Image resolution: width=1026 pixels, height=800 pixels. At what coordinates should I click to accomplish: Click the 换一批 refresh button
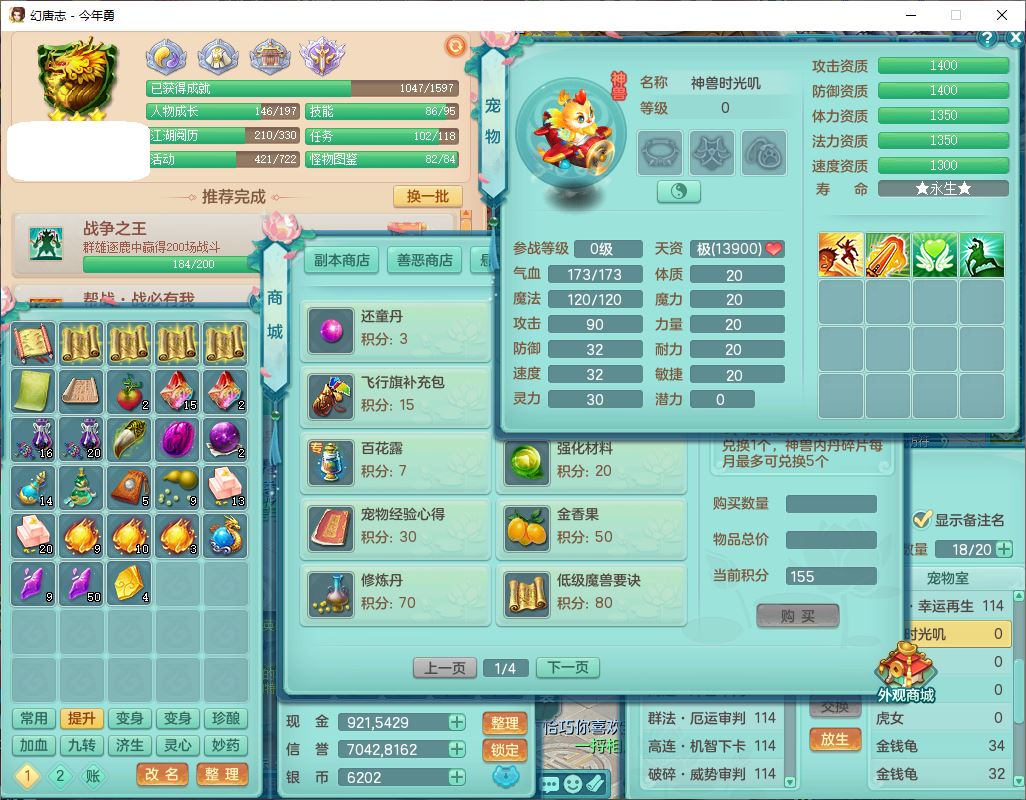click(x=427, y=196)
